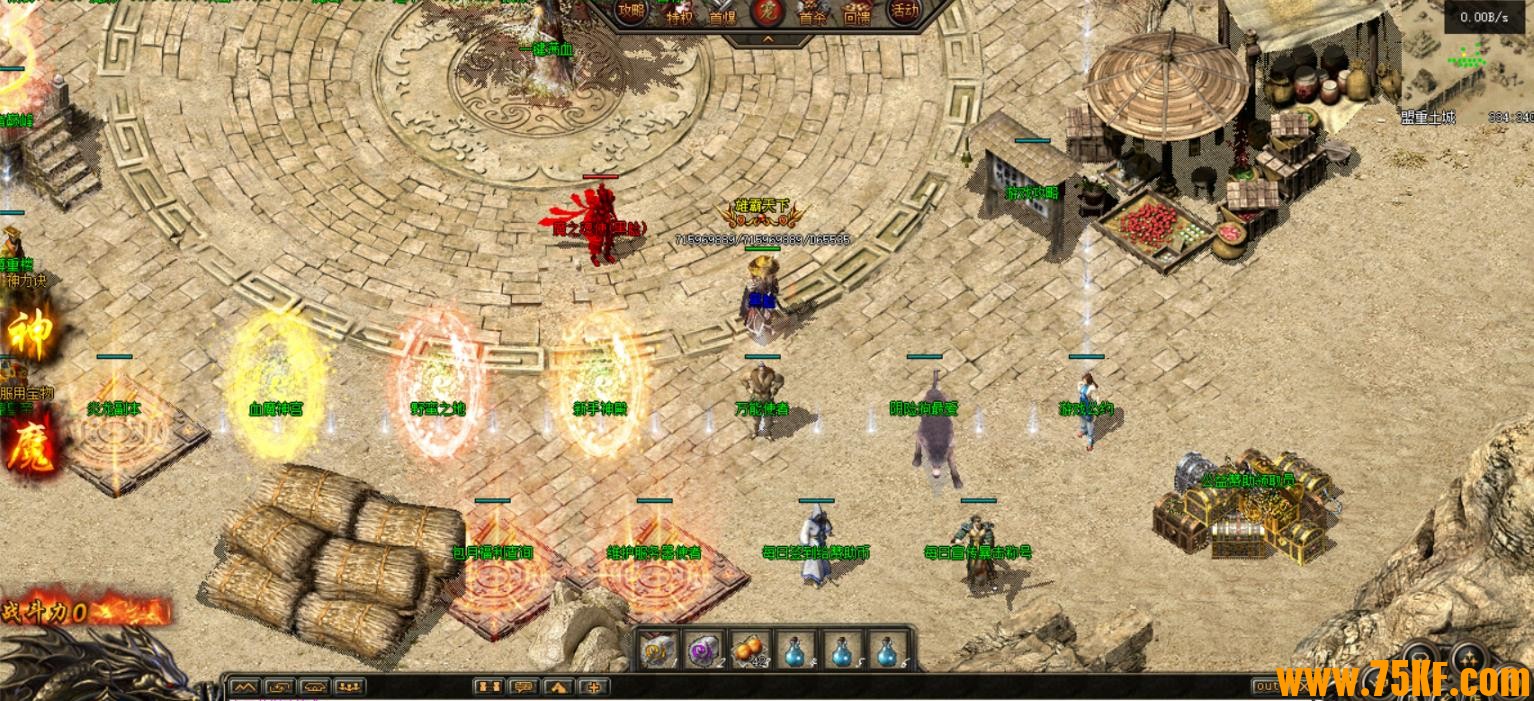The width and height of the screenshot is (1534, 701).
Task: Use the purple swirl scroll in hotbar
Action: tap(705, 650)
